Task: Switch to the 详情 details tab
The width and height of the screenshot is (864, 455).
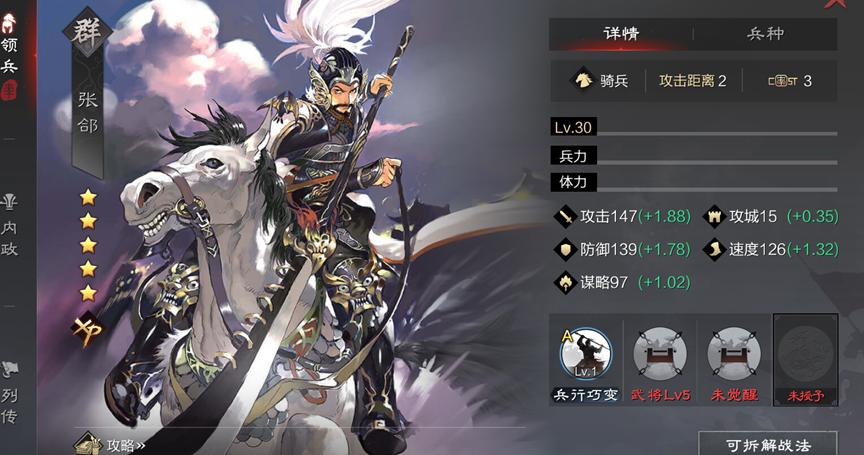Action: point(620,34)
